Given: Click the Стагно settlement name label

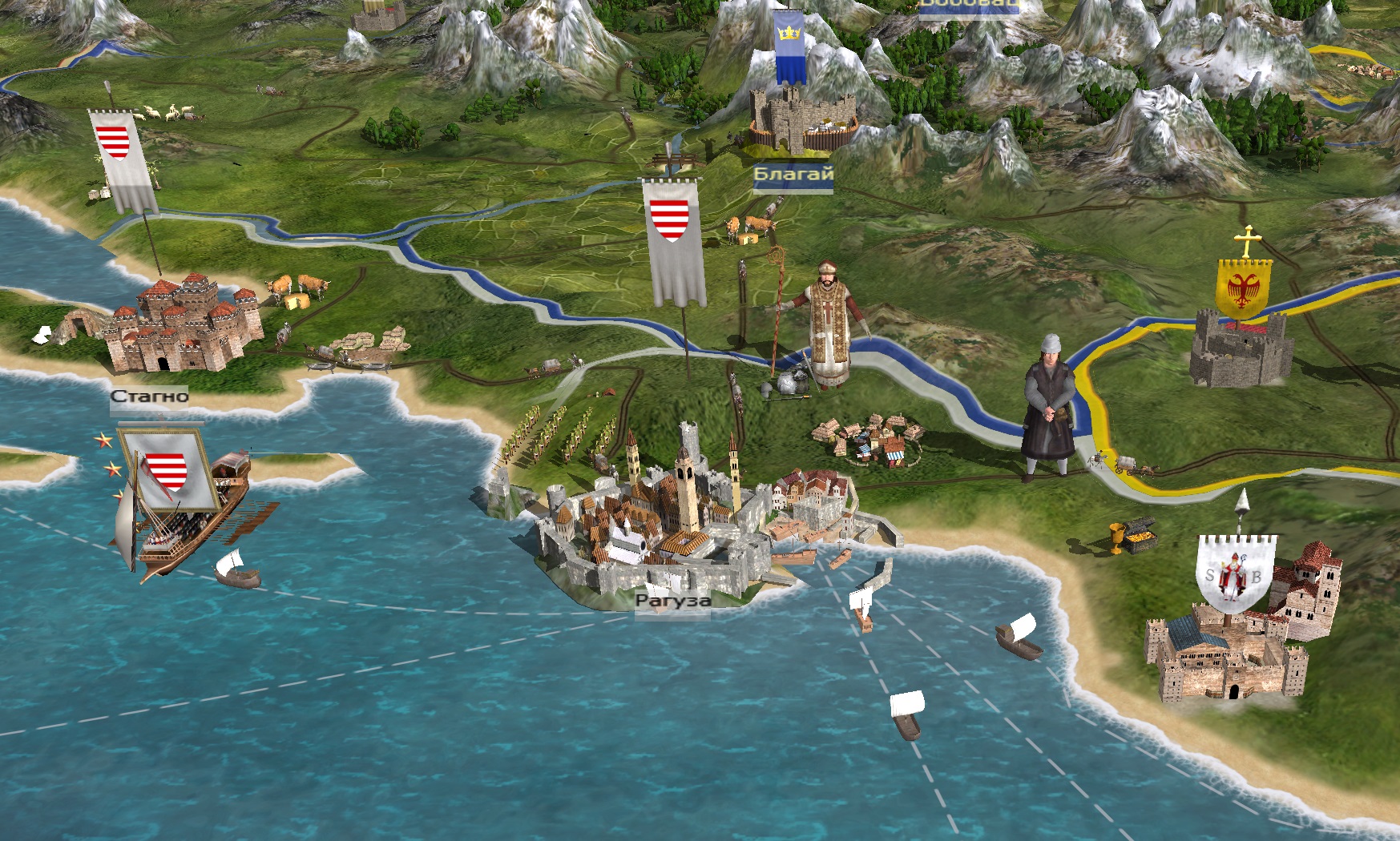Looking at the screenshot, I should (x=150, y=396).
